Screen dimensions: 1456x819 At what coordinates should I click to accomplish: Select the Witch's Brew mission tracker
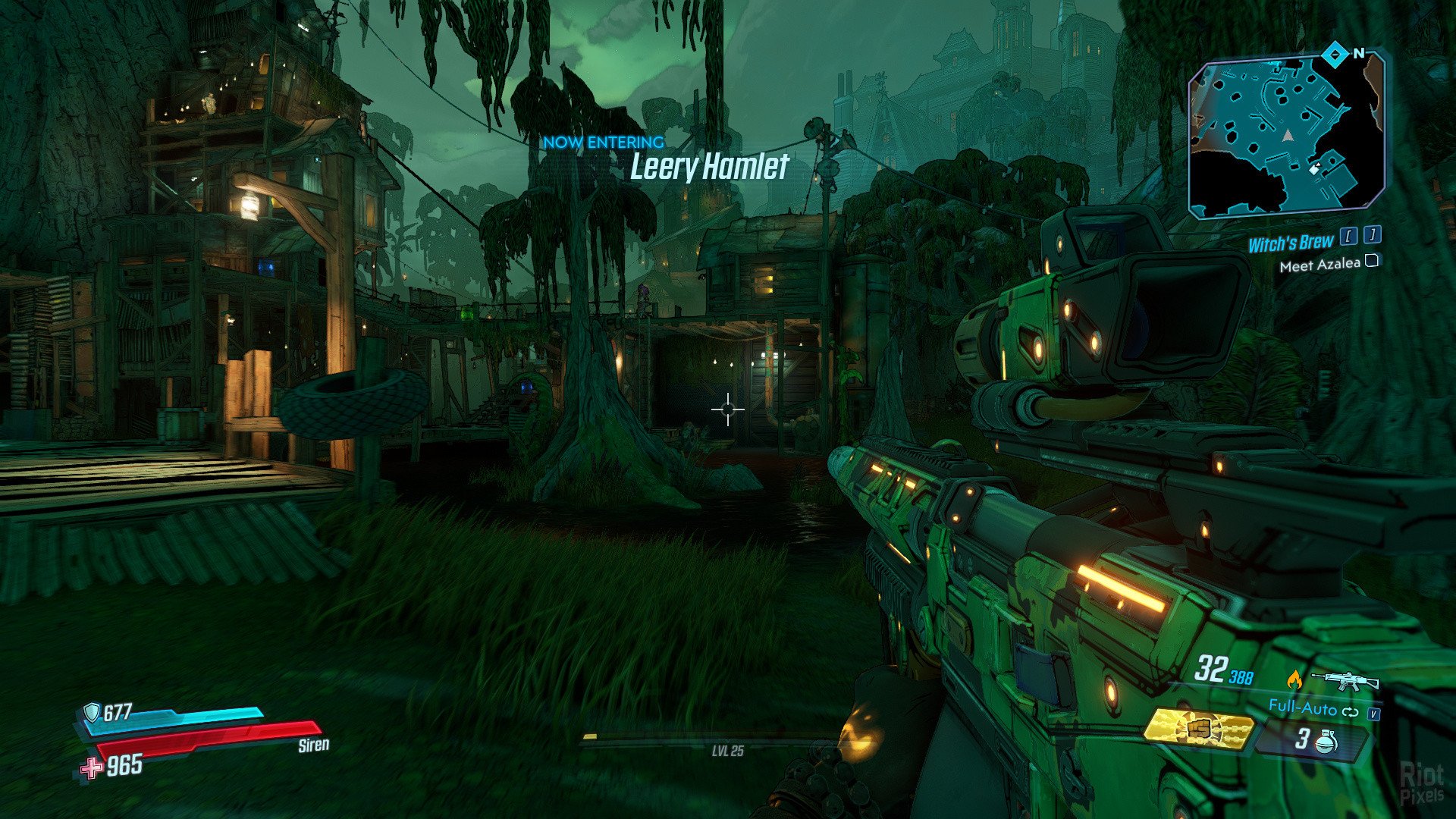(x=1290, y=243)
